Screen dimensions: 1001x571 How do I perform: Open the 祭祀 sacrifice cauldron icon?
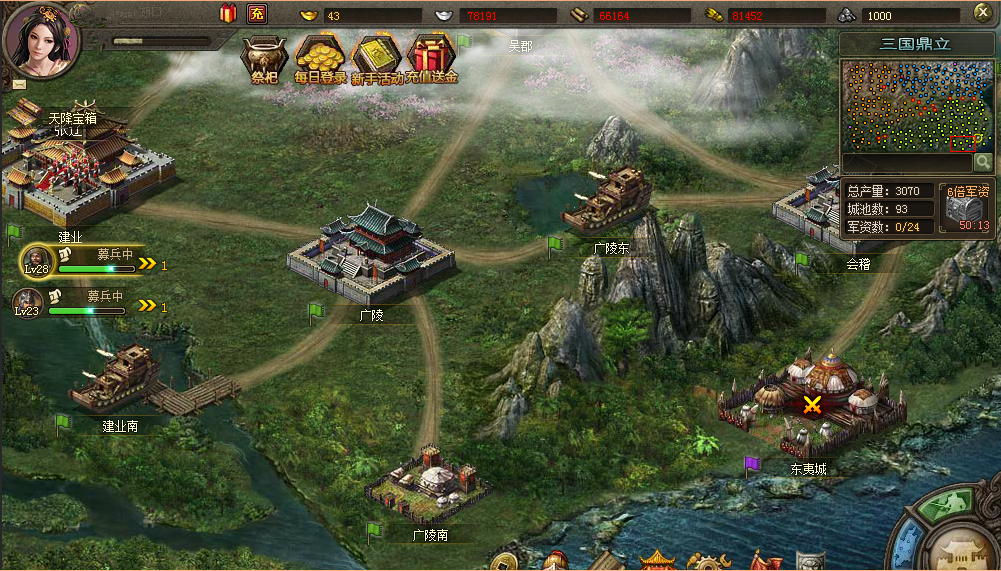[263, 59]
